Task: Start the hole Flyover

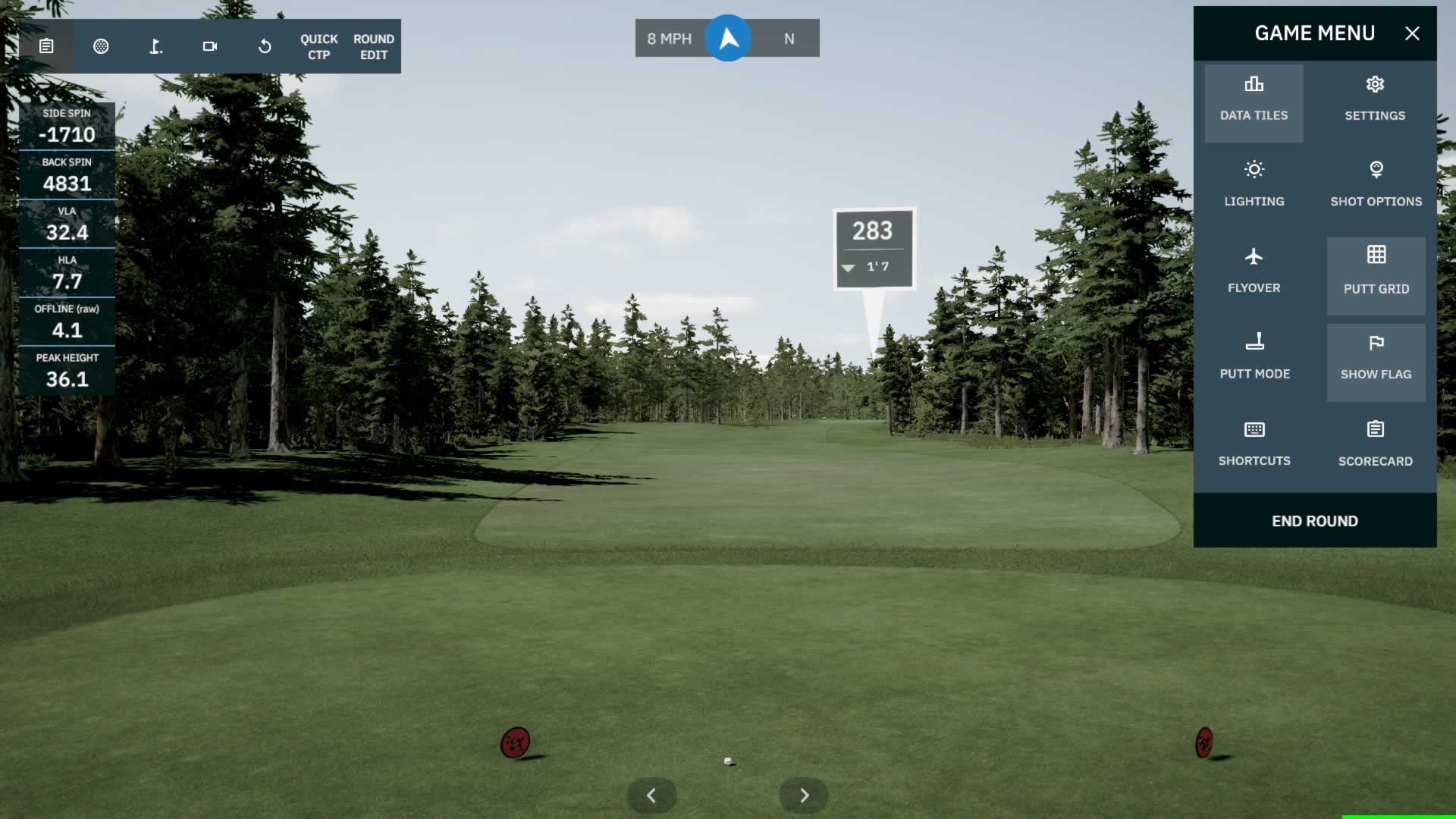Action: pyautogui.click(x=1254, y=271)
